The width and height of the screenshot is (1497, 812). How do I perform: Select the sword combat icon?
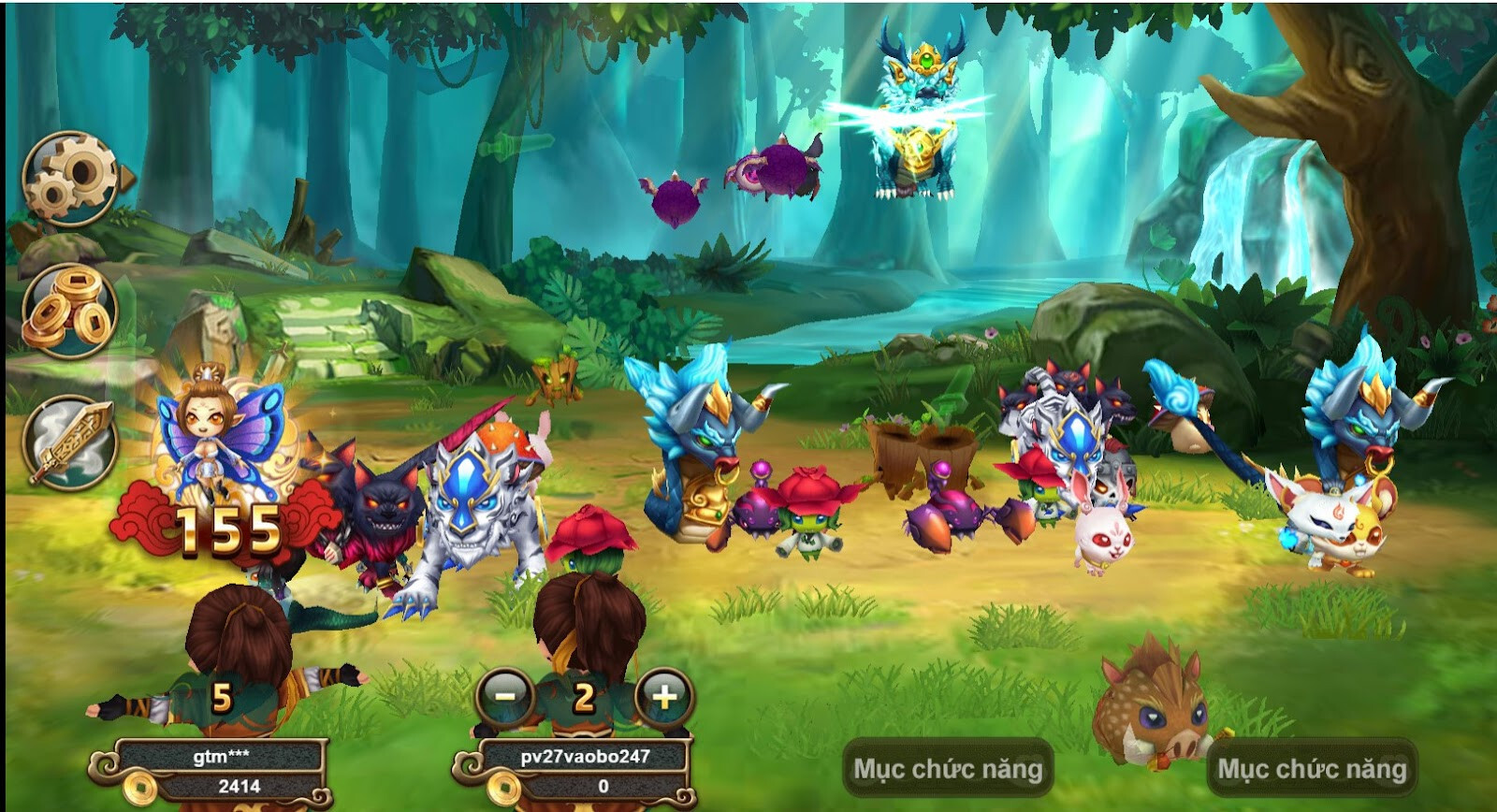(70, 440)
